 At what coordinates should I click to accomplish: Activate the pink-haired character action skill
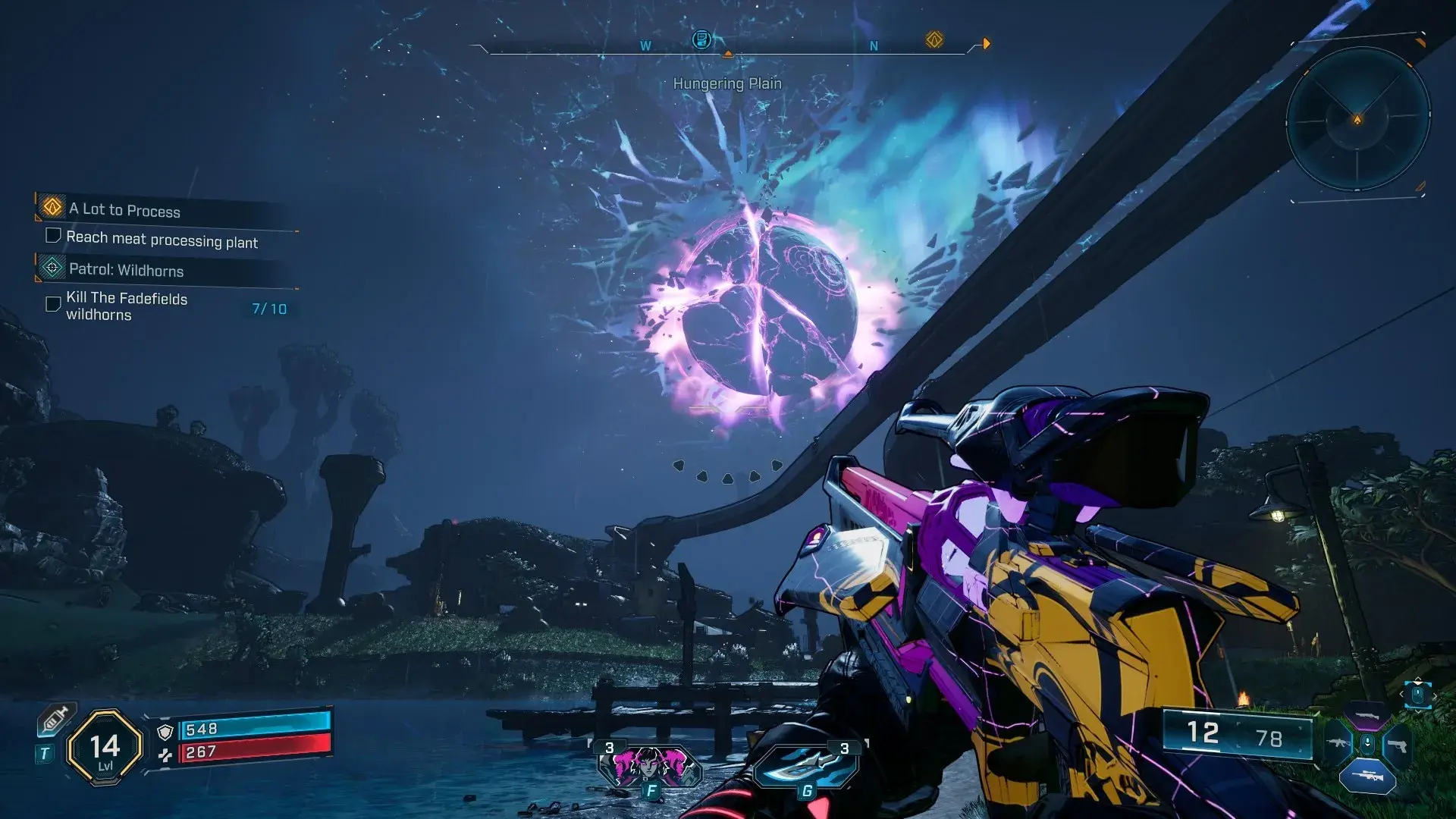[x=650, y=764]
